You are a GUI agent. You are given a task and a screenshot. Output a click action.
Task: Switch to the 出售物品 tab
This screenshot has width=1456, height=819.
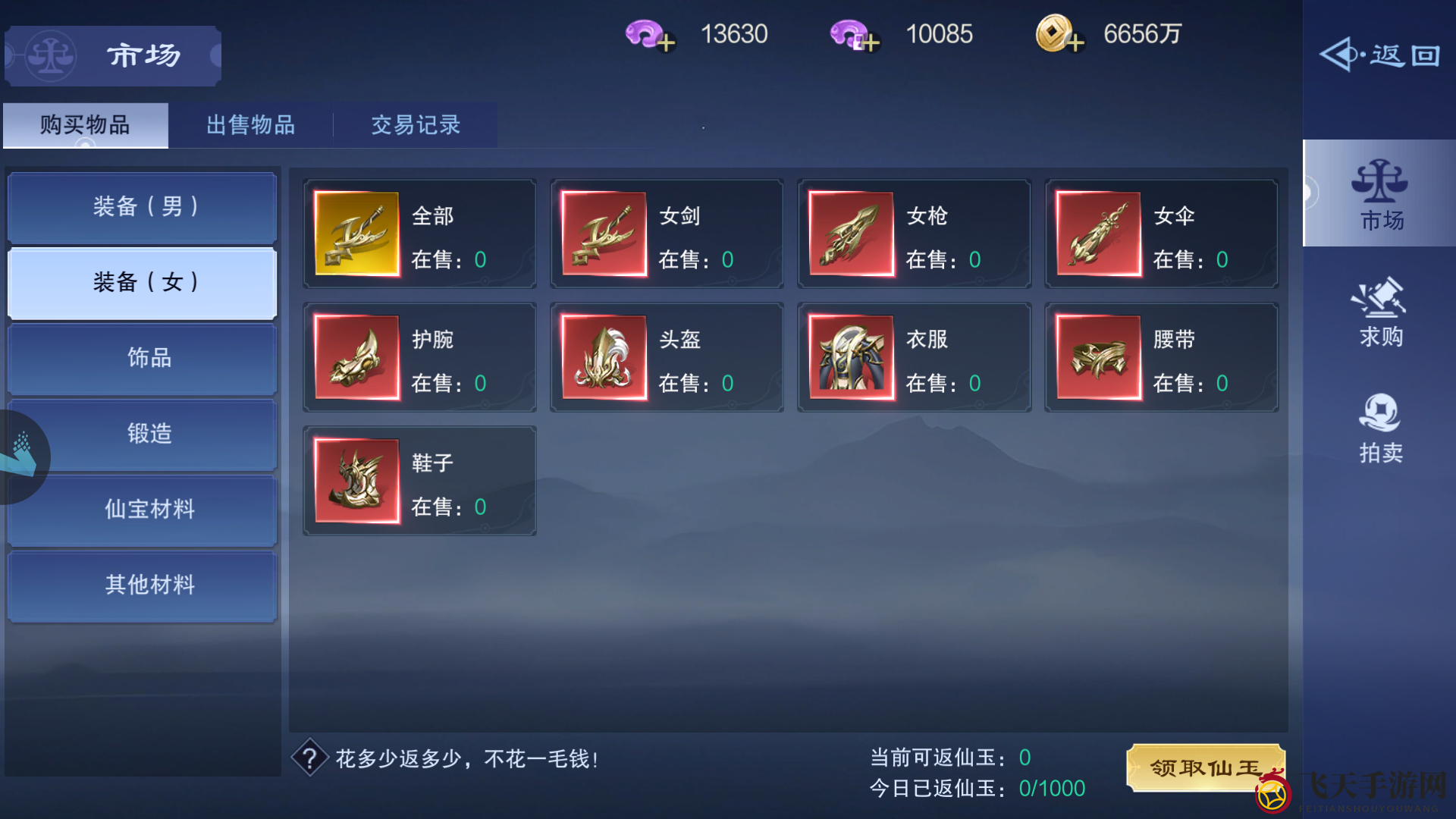(x=250, y=125)
